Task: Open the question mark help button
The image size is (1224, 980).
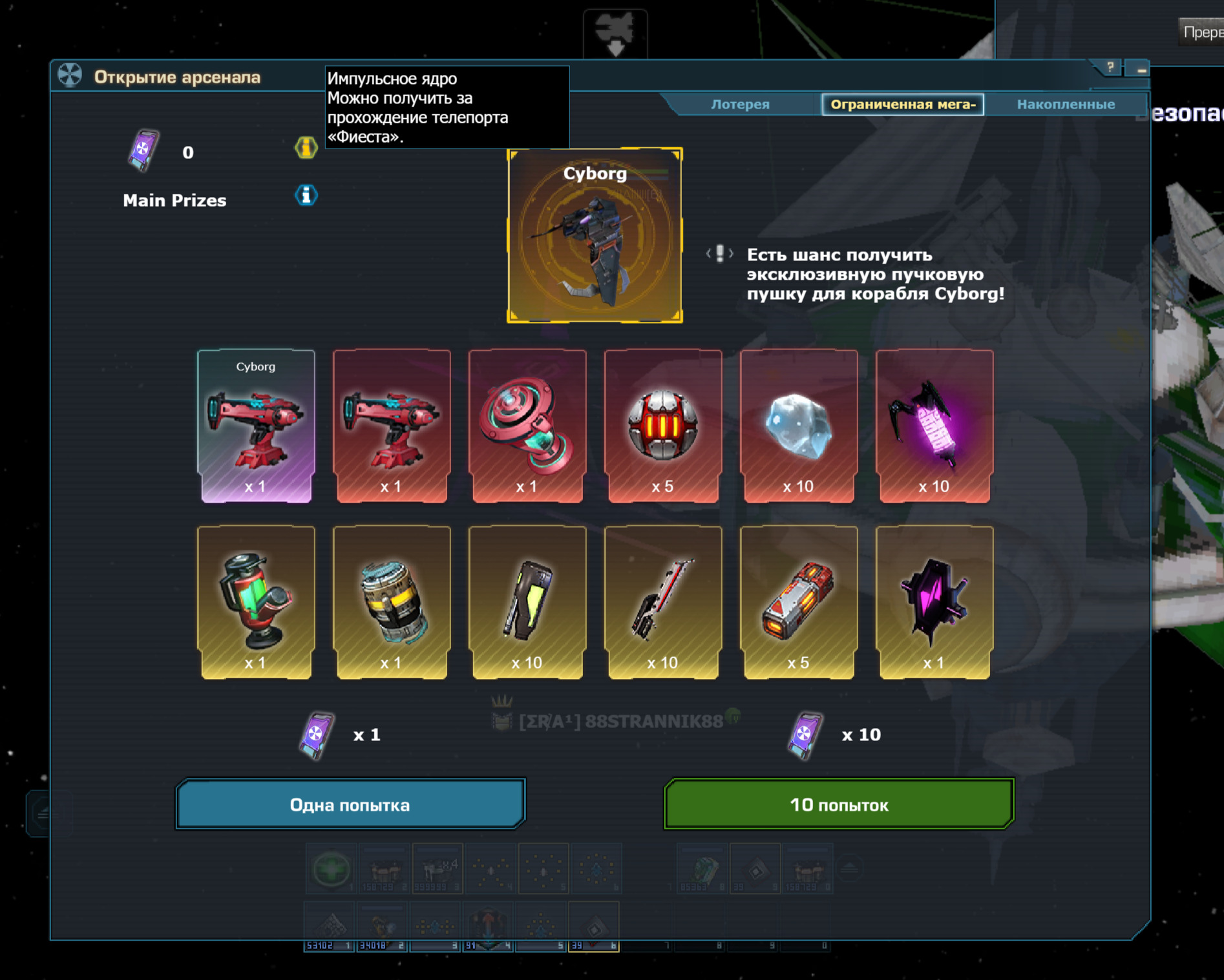Action: coord(1110,67)
